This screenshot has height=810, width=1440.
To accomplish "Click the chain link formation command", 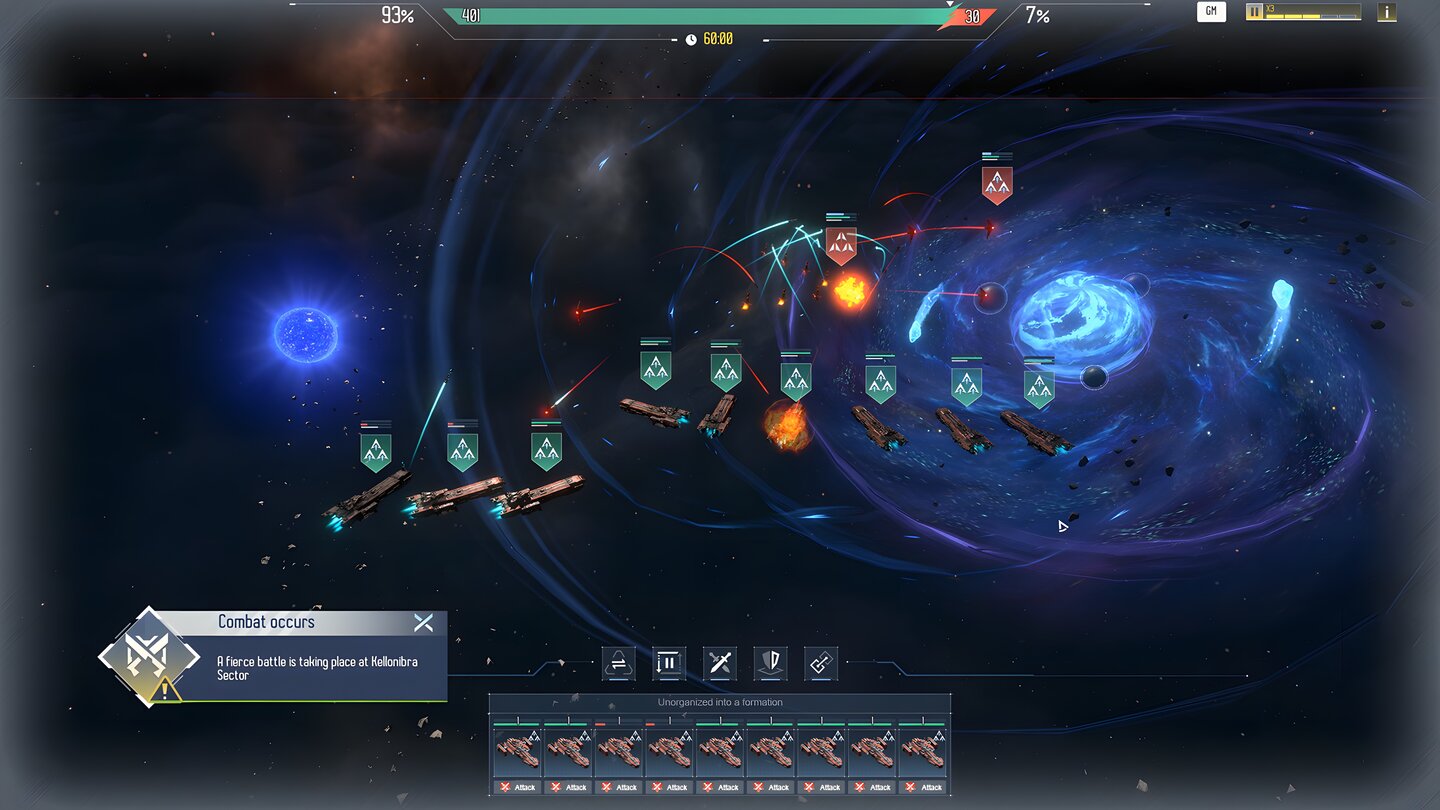I will point(821,663).
